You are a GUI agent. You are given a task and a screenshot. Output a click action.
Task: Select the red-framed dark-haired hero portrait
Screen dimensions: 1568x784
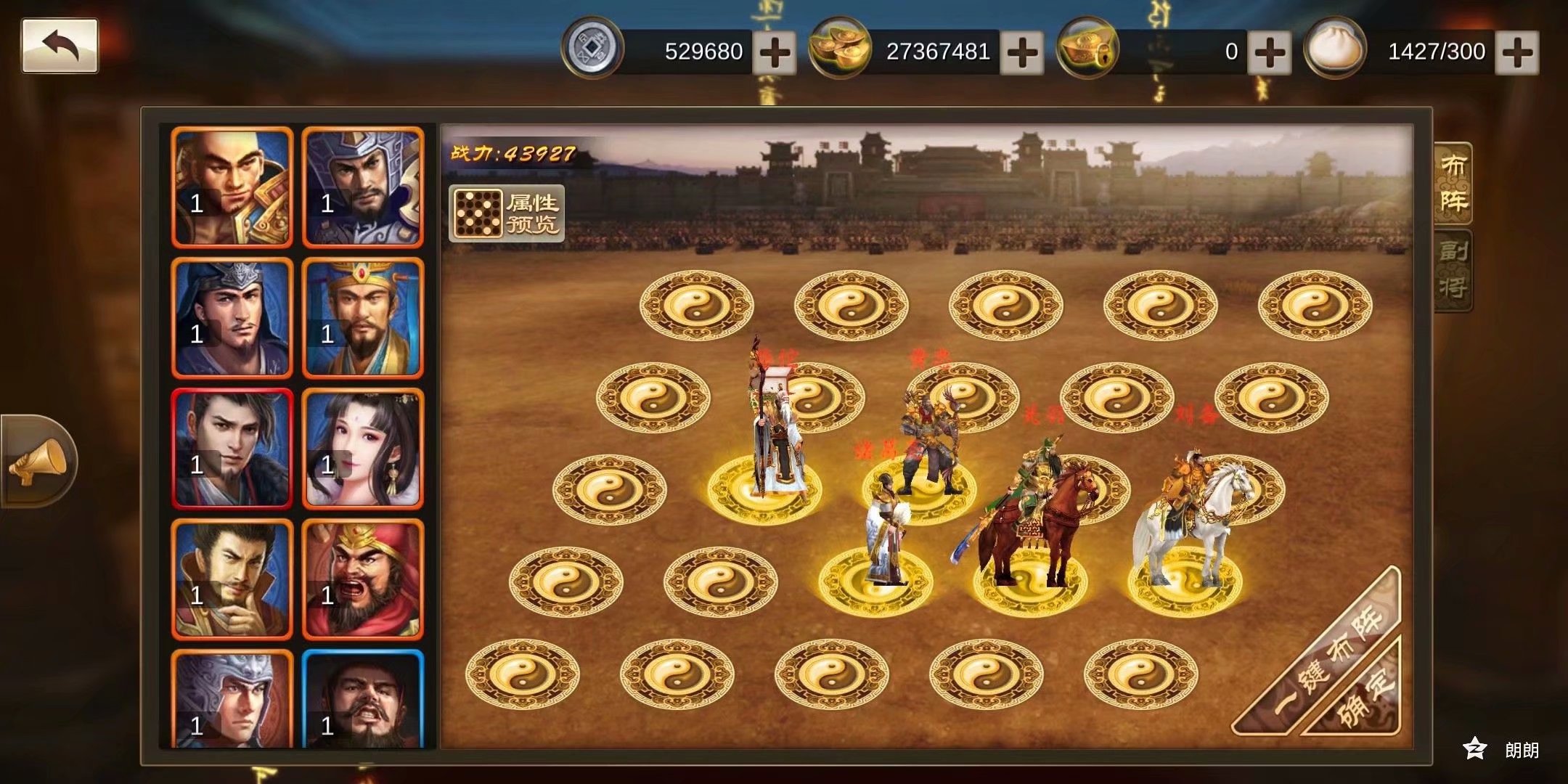232,449
